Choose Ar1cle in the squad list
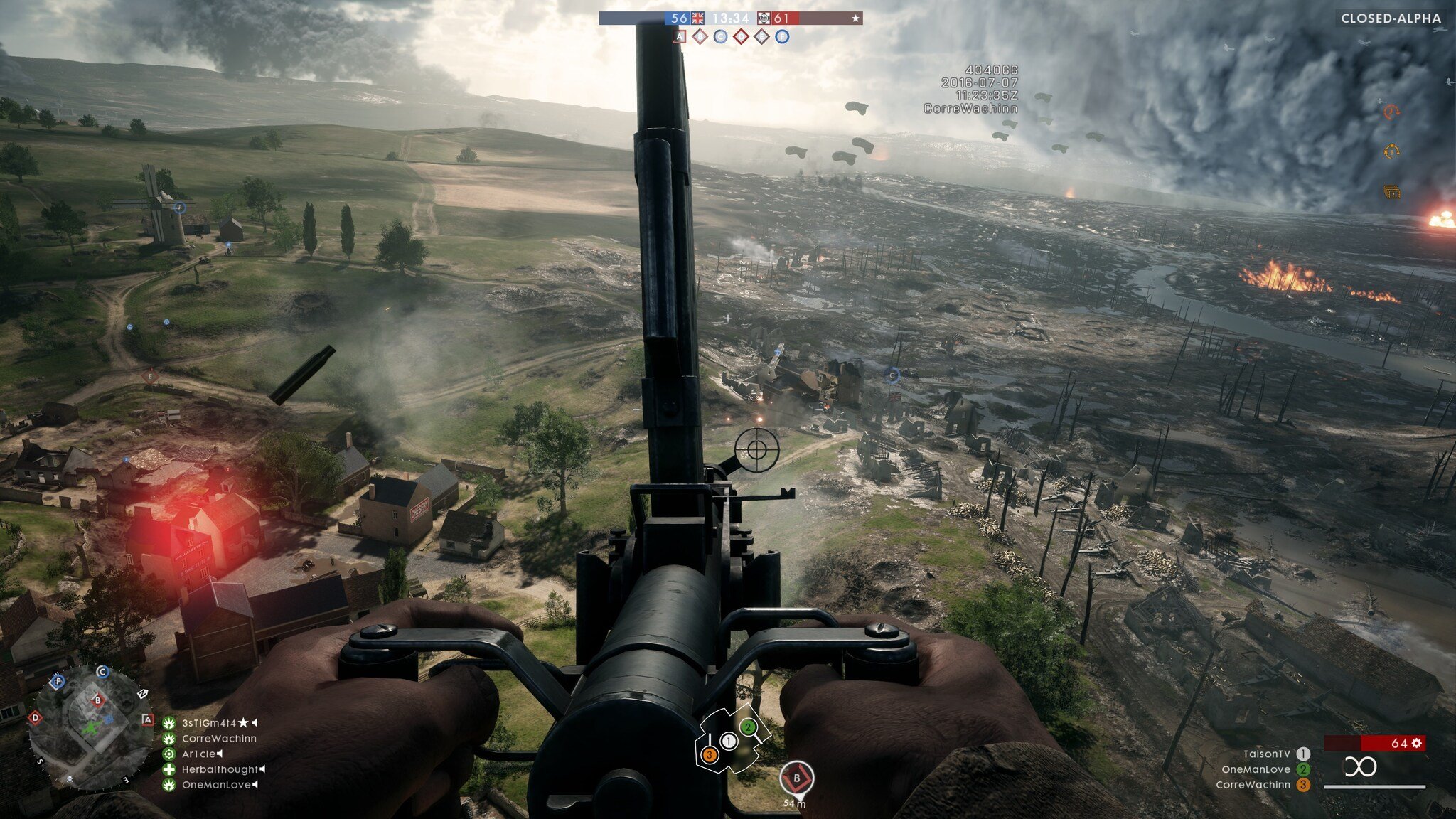 click(x=198, y=754)
